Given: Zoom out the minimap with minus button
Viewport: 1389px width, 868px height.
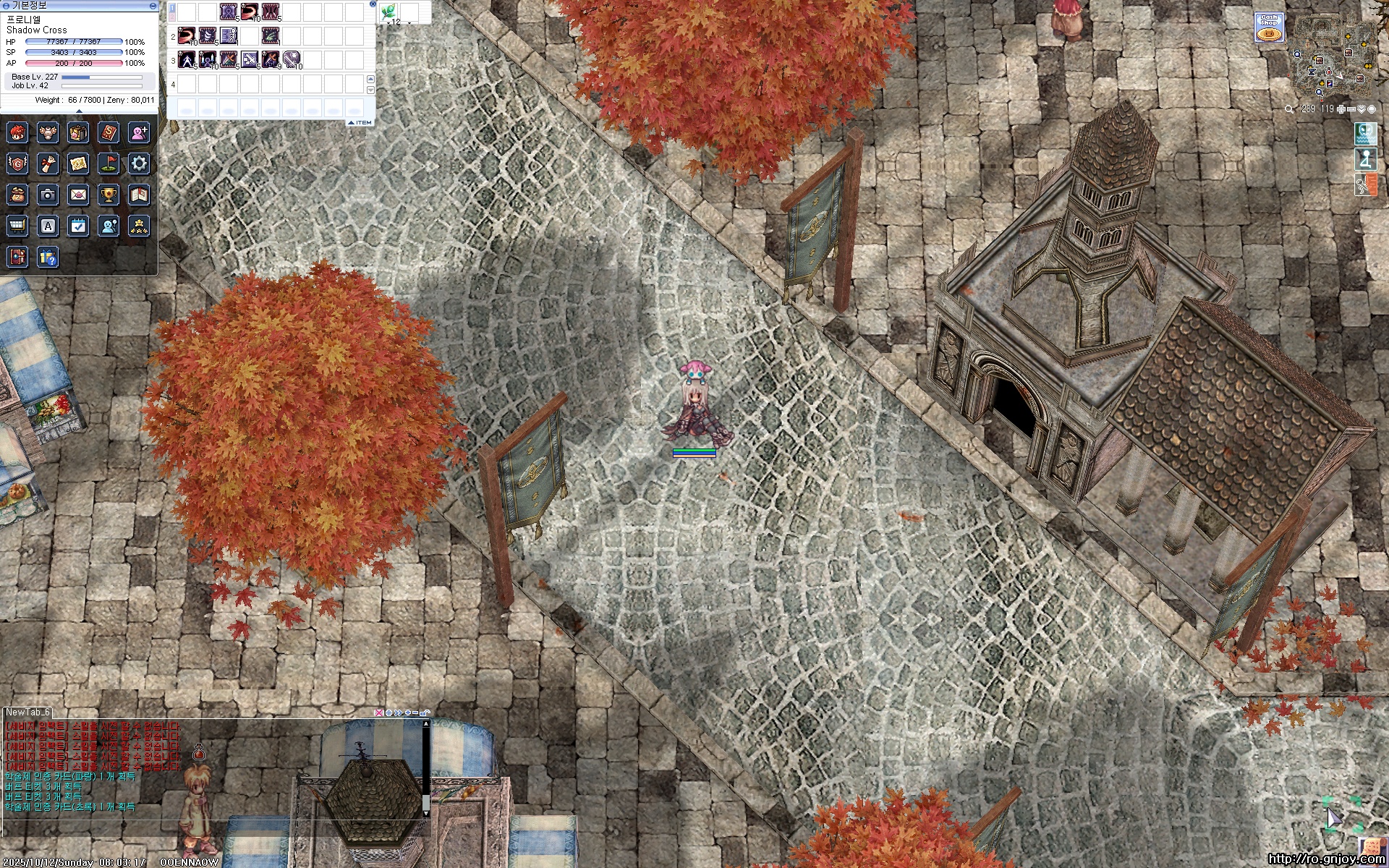Looking at the screenshot, I should click(x=1351, y=109).
